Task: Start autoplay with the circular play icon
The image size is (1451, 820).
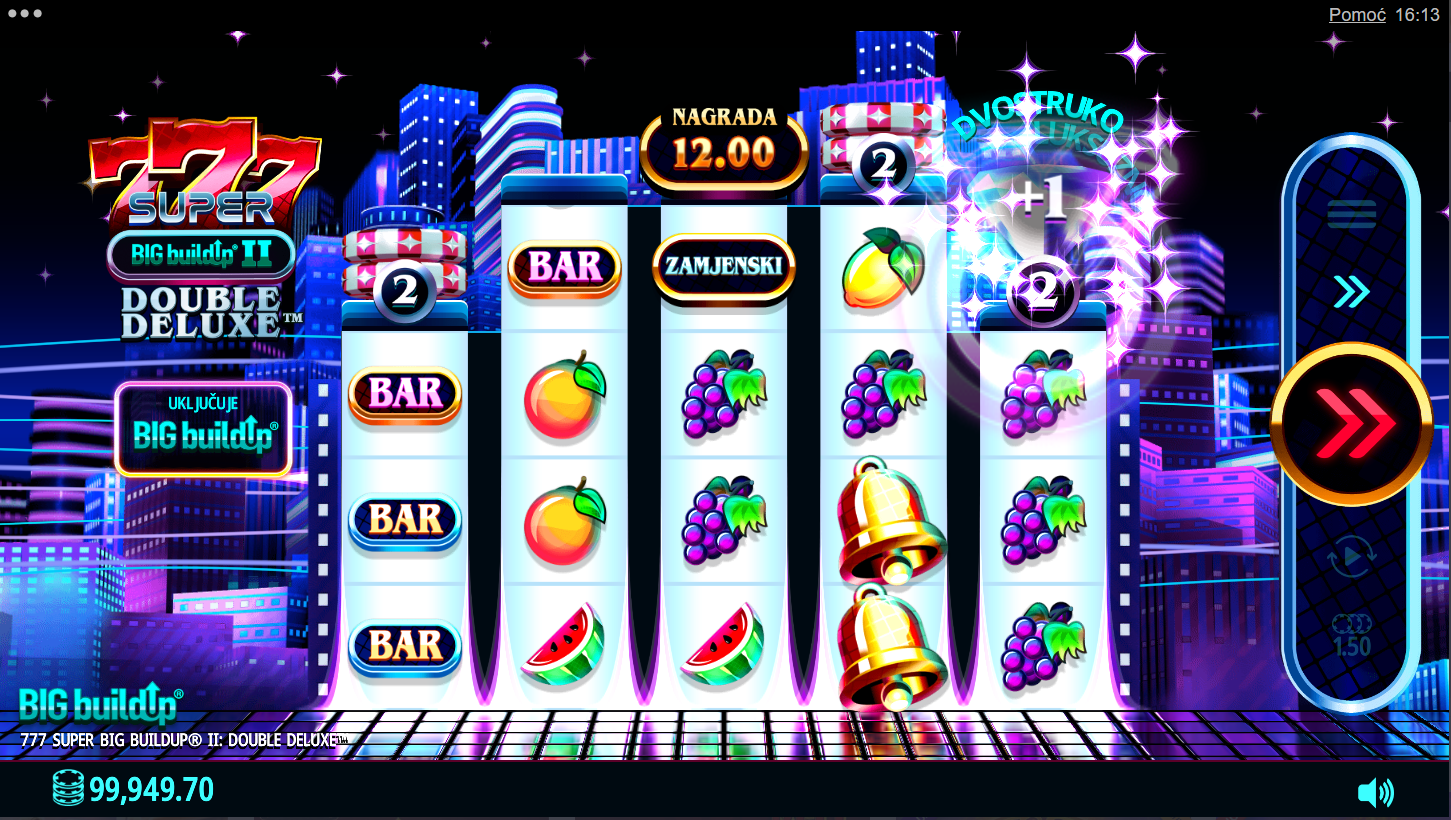Action: click(1351, 557)
